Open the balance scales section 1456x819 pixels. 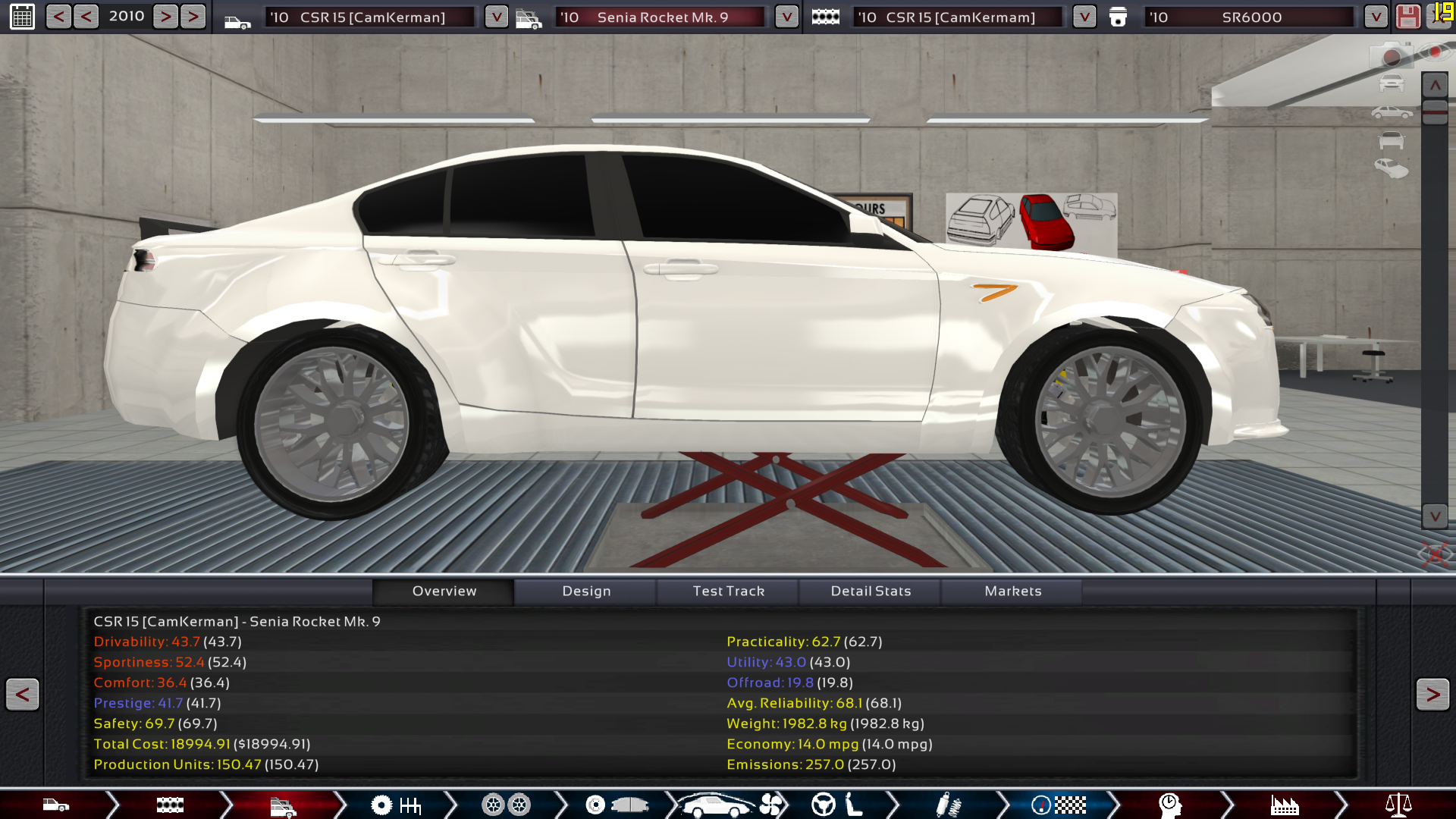click(x=1398, y=805)
